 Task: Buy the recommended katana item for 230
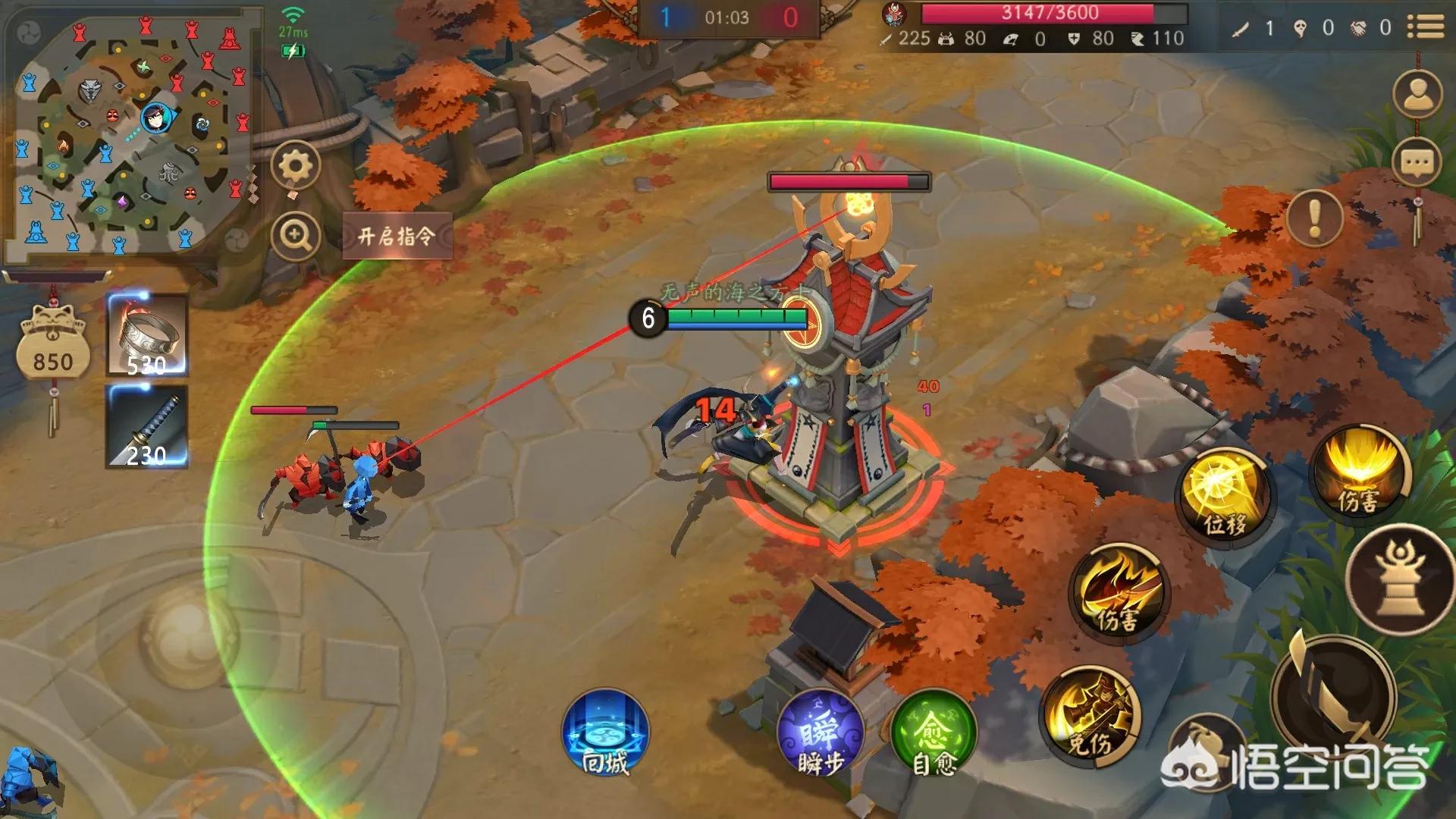tap(147, 426)
